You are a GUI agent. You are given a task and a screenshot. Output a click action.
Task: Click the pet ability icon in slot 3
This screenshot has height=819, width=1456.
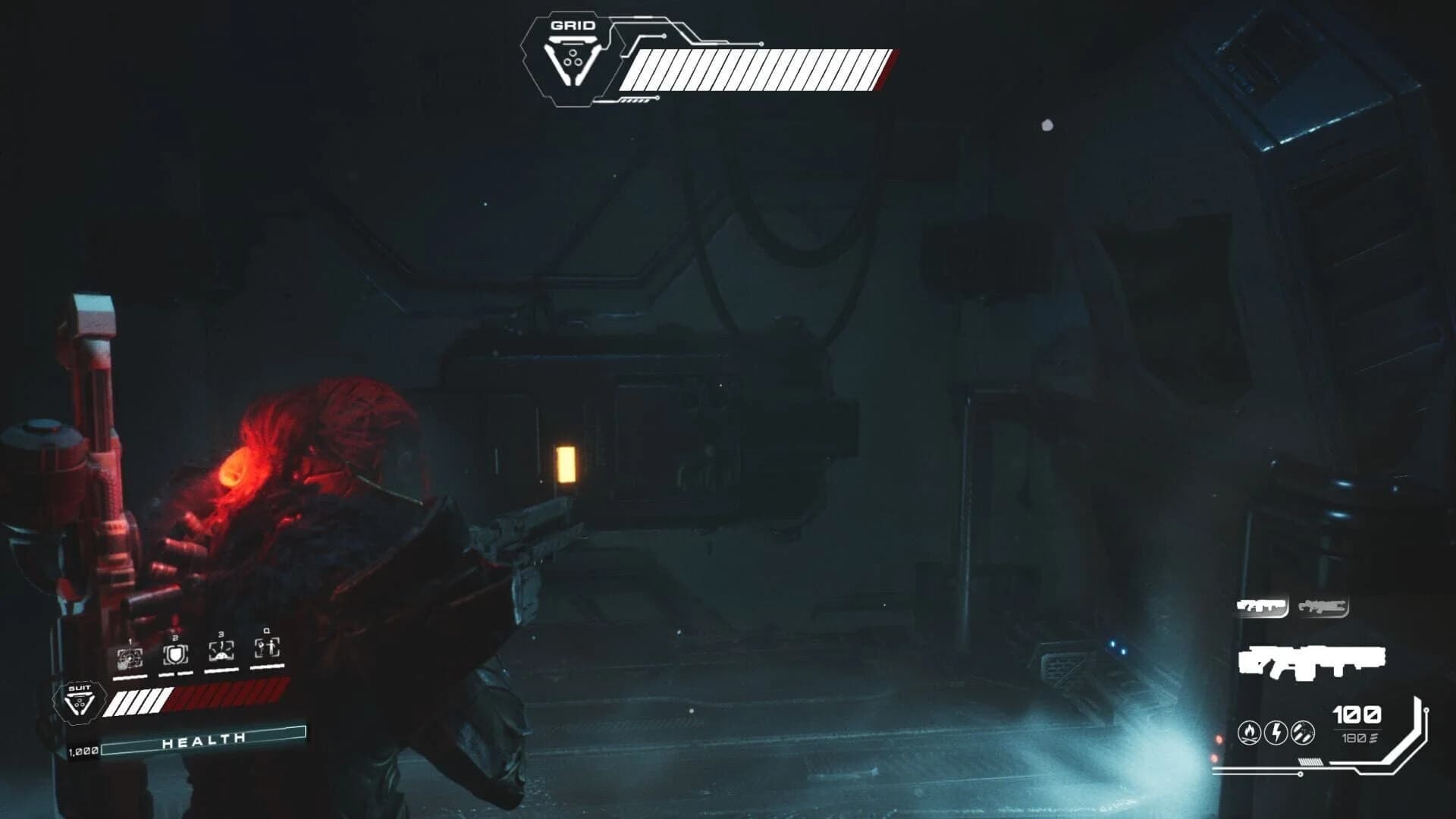point(222,651)
